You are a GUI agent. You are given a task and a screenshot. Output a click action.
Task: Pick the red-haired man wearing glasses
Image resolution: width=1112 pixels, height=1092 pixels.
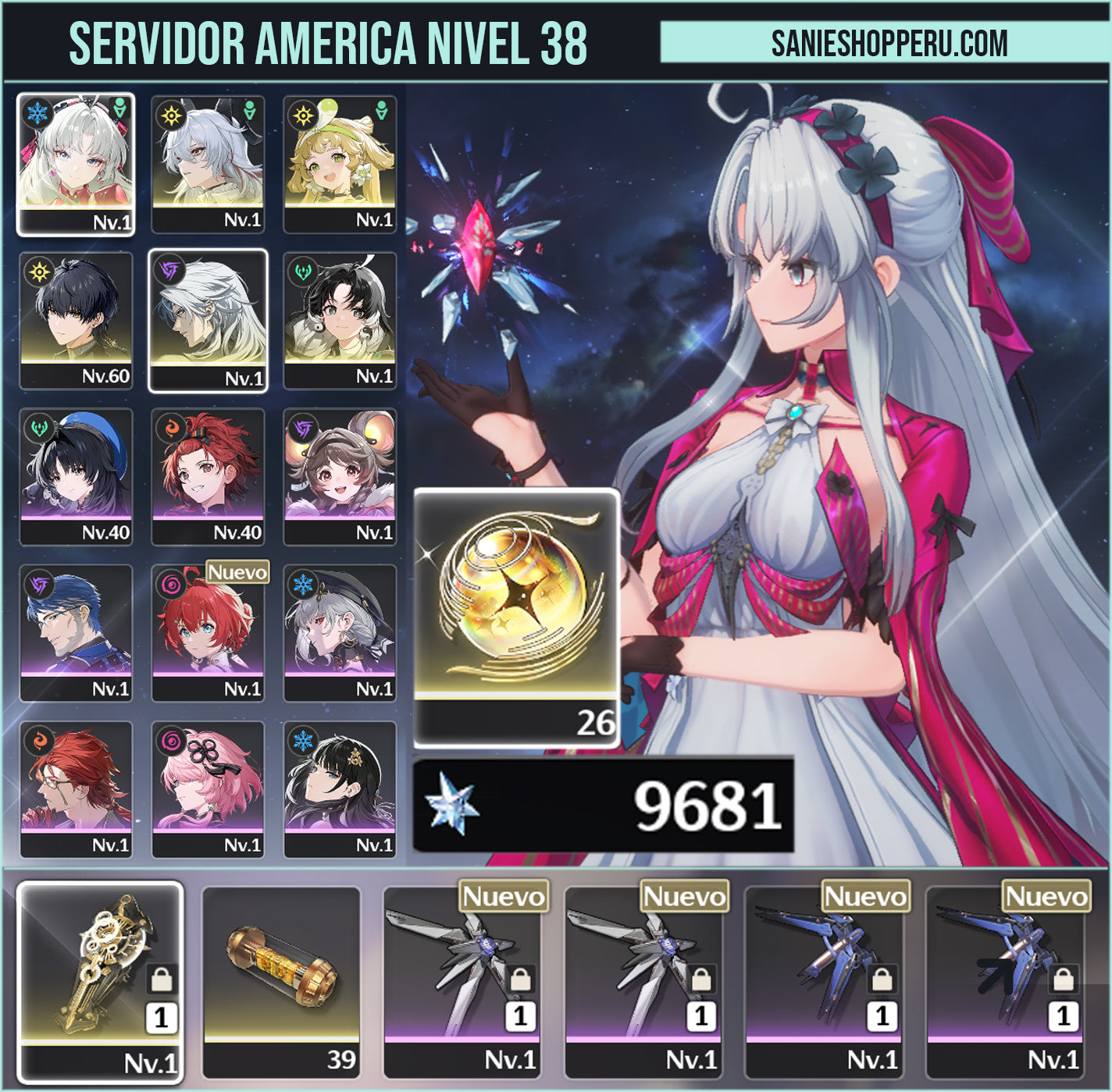(76, 788)
